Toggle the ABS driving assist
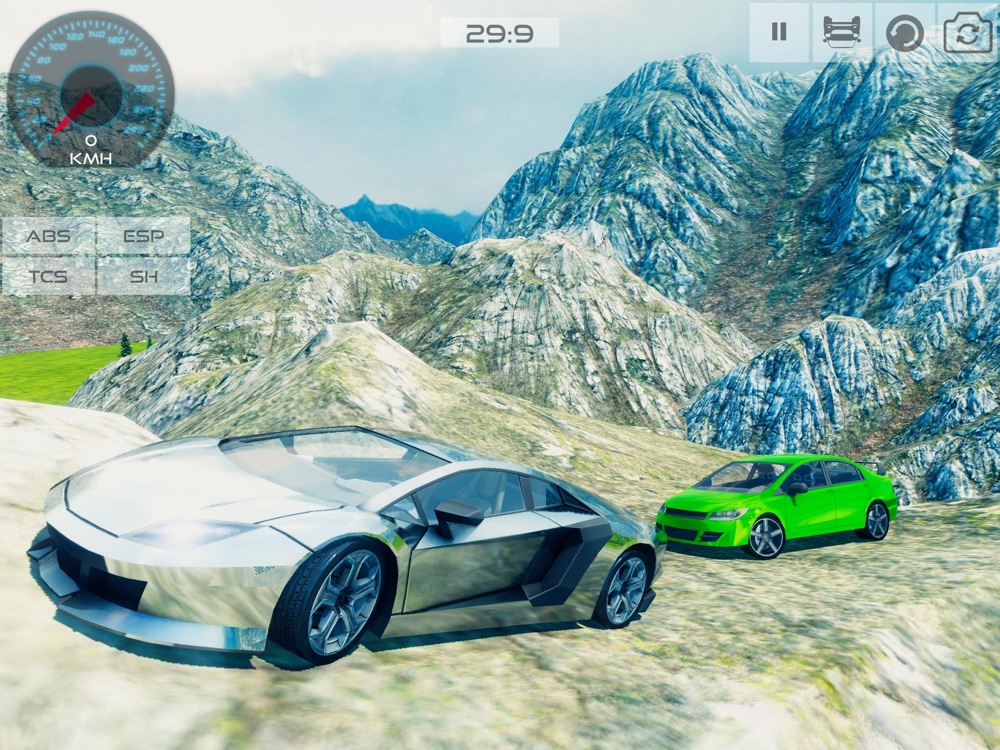Viewport: 1000px width, 750px height. (x=48, y=237)
